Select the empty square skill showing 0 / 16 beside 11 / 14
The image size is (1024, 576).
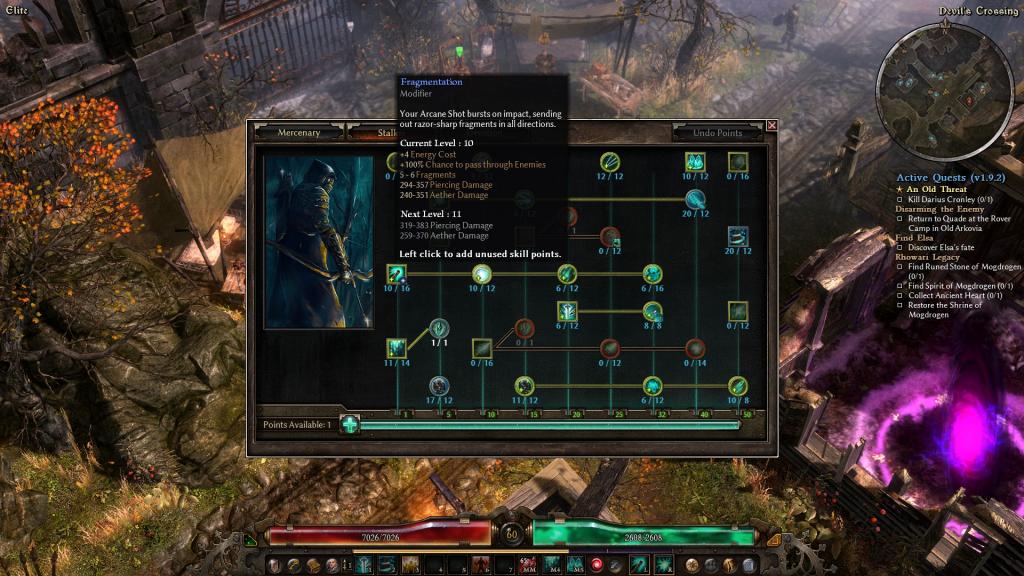(x=482, y=348)
